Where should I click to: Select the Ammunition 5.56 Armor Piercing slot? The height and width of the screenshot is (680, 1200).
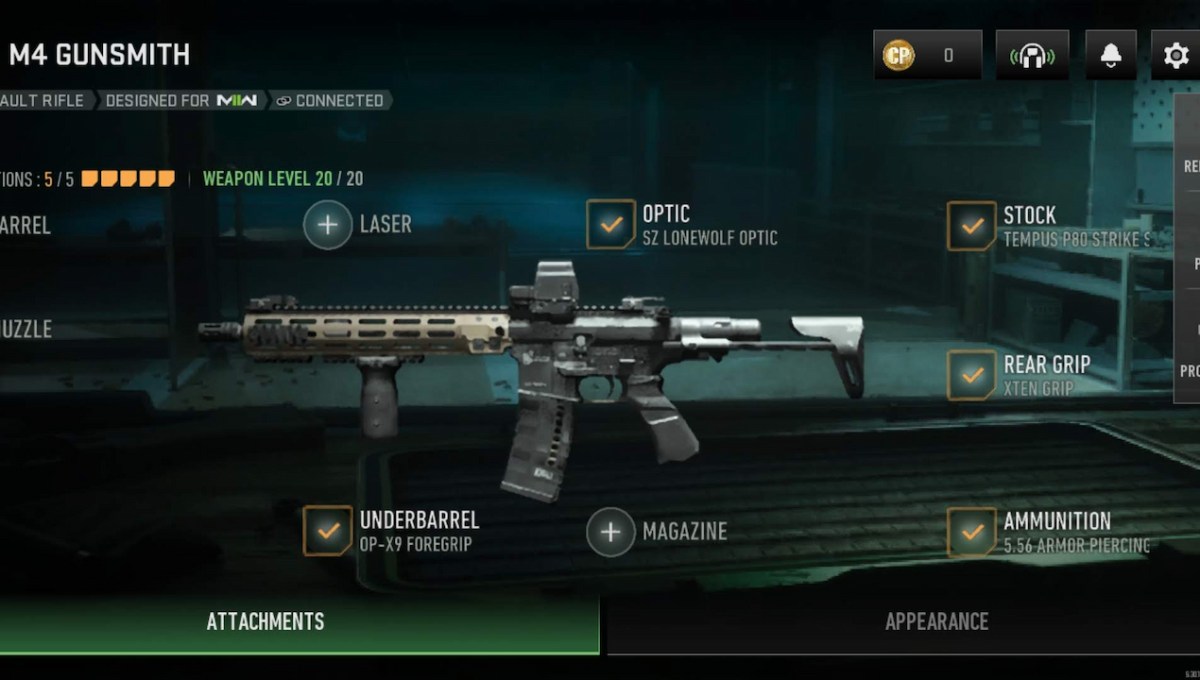(x=970, y=532)
